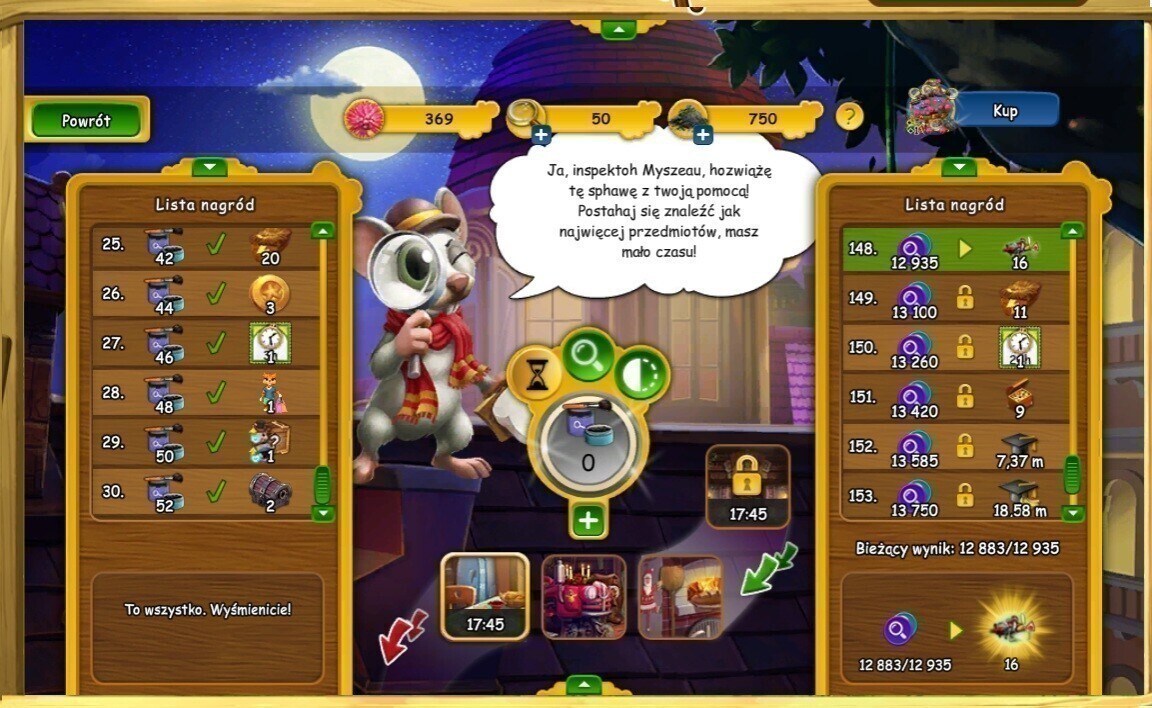Collapse the left reward list panel
1152x708 pixels.
click(210, 167)
